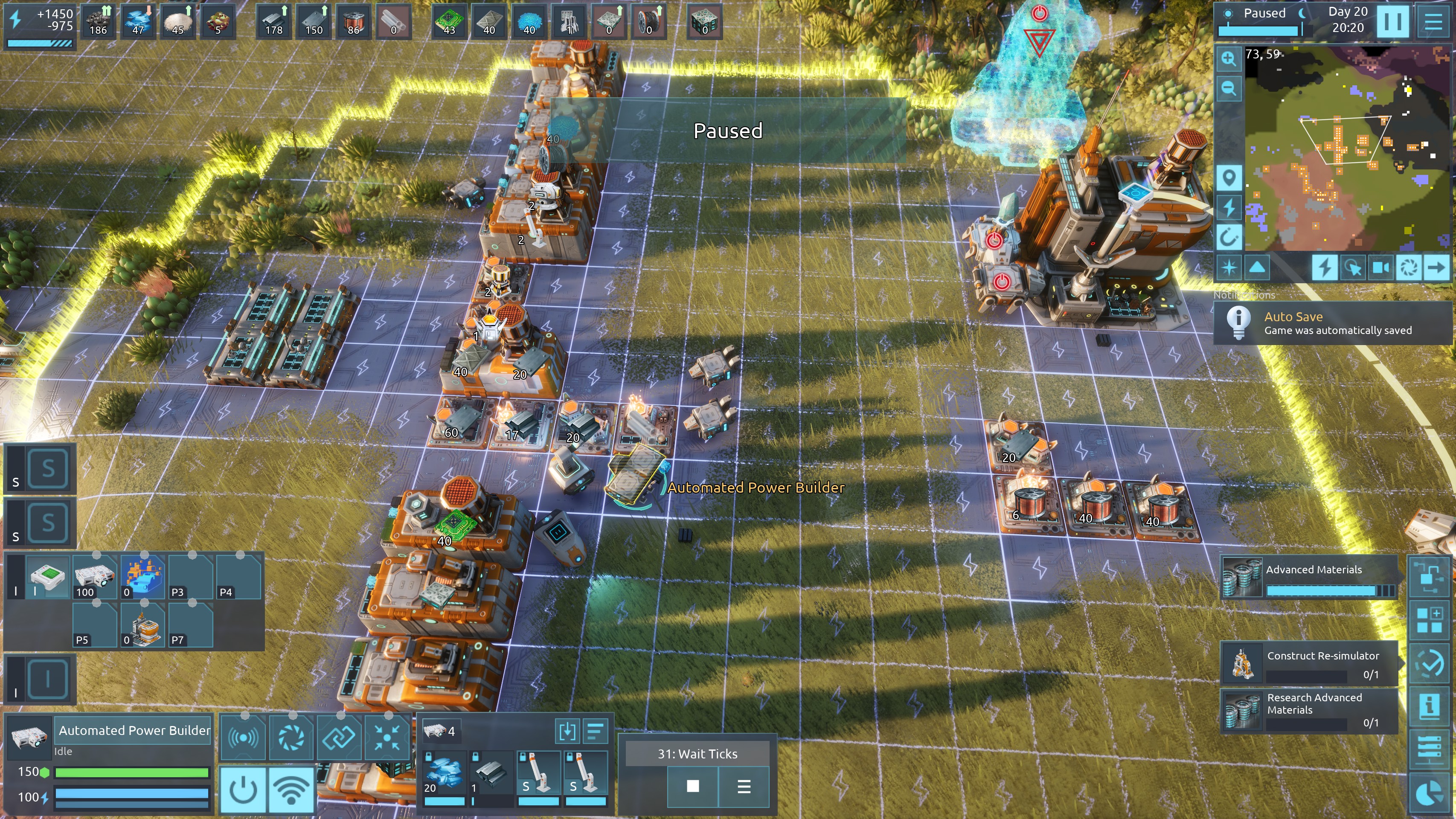The image size is (1456, 819).
Task: Toggle the unit wifi signal button
Action: 292,790
